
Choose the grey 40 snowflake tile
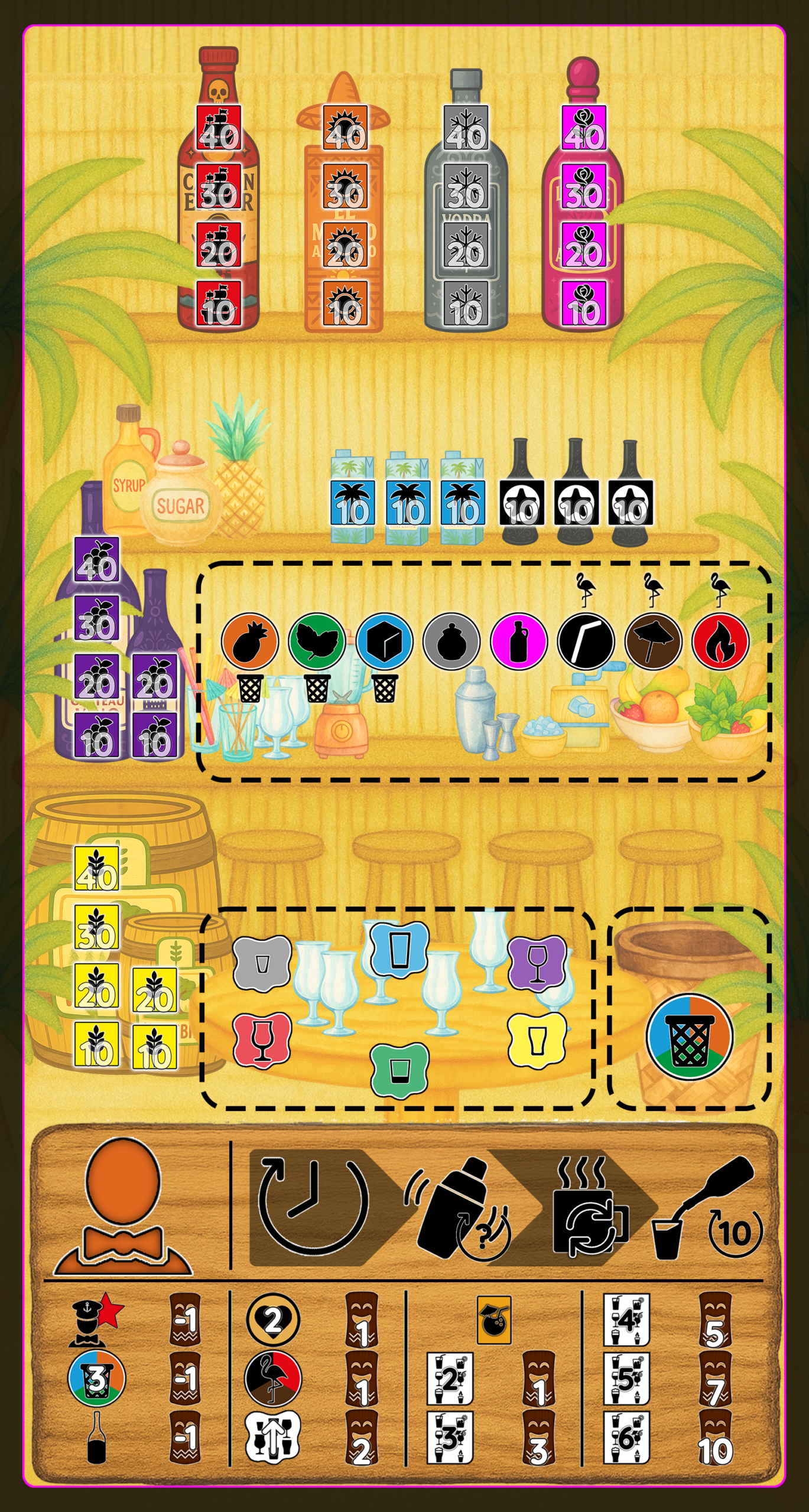pyautogui.click(x=466, y=128)
